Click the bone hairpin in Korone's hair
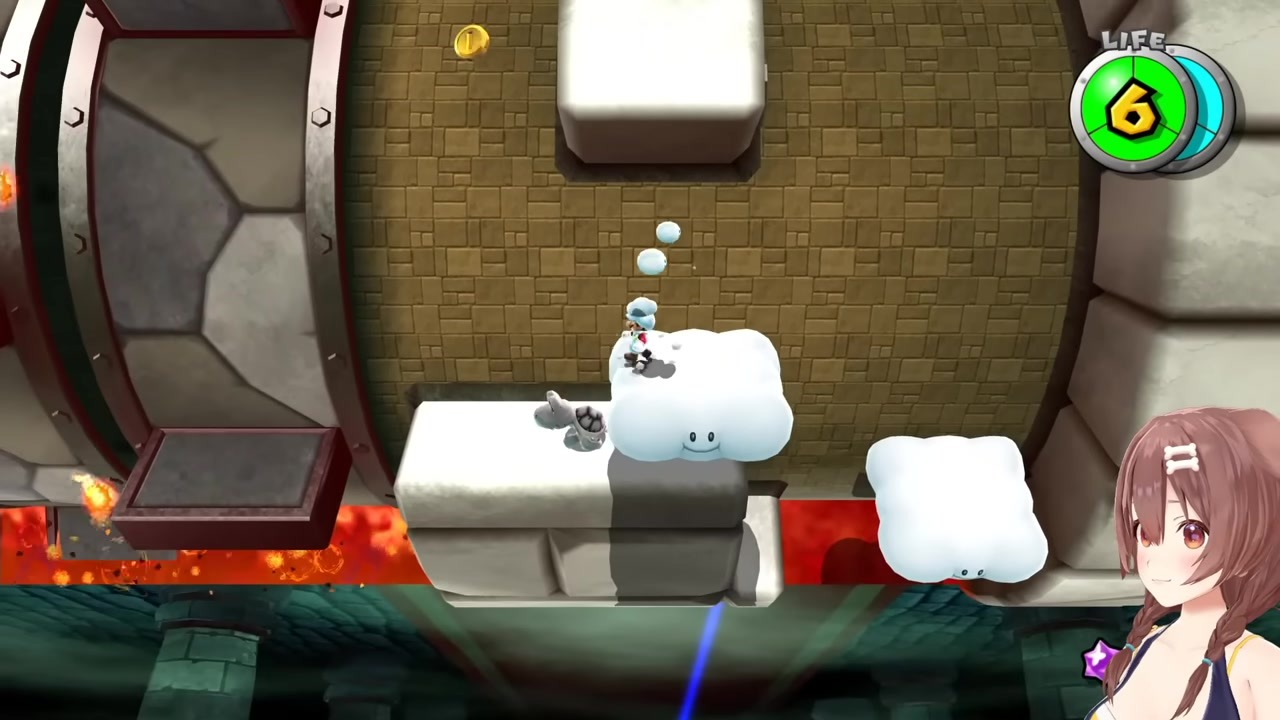The height and width of the screenshot is (720, 1280). (1181, 458)
